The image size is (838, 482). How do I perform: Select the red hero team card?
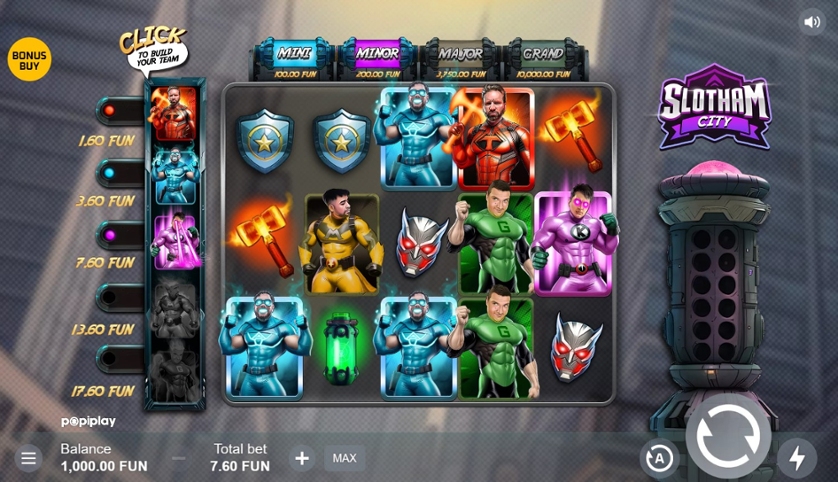(173, 114)
